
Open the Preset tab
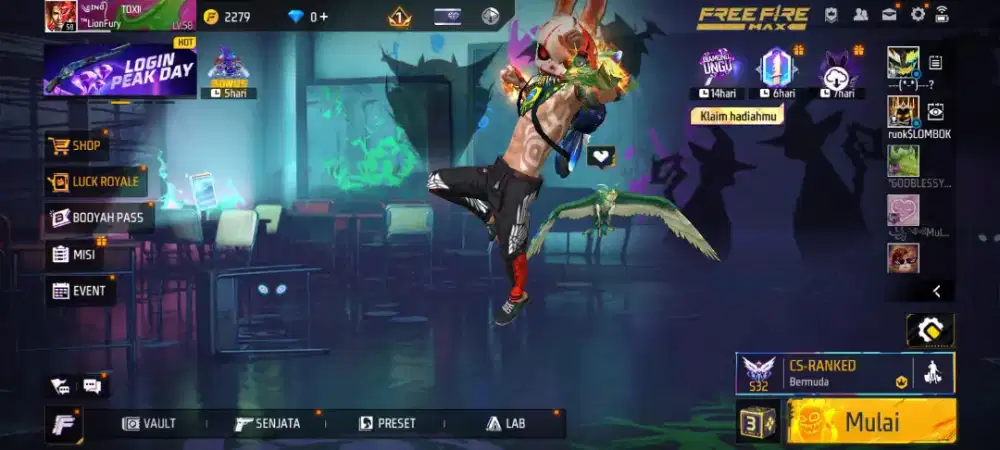tap(387, 423)
